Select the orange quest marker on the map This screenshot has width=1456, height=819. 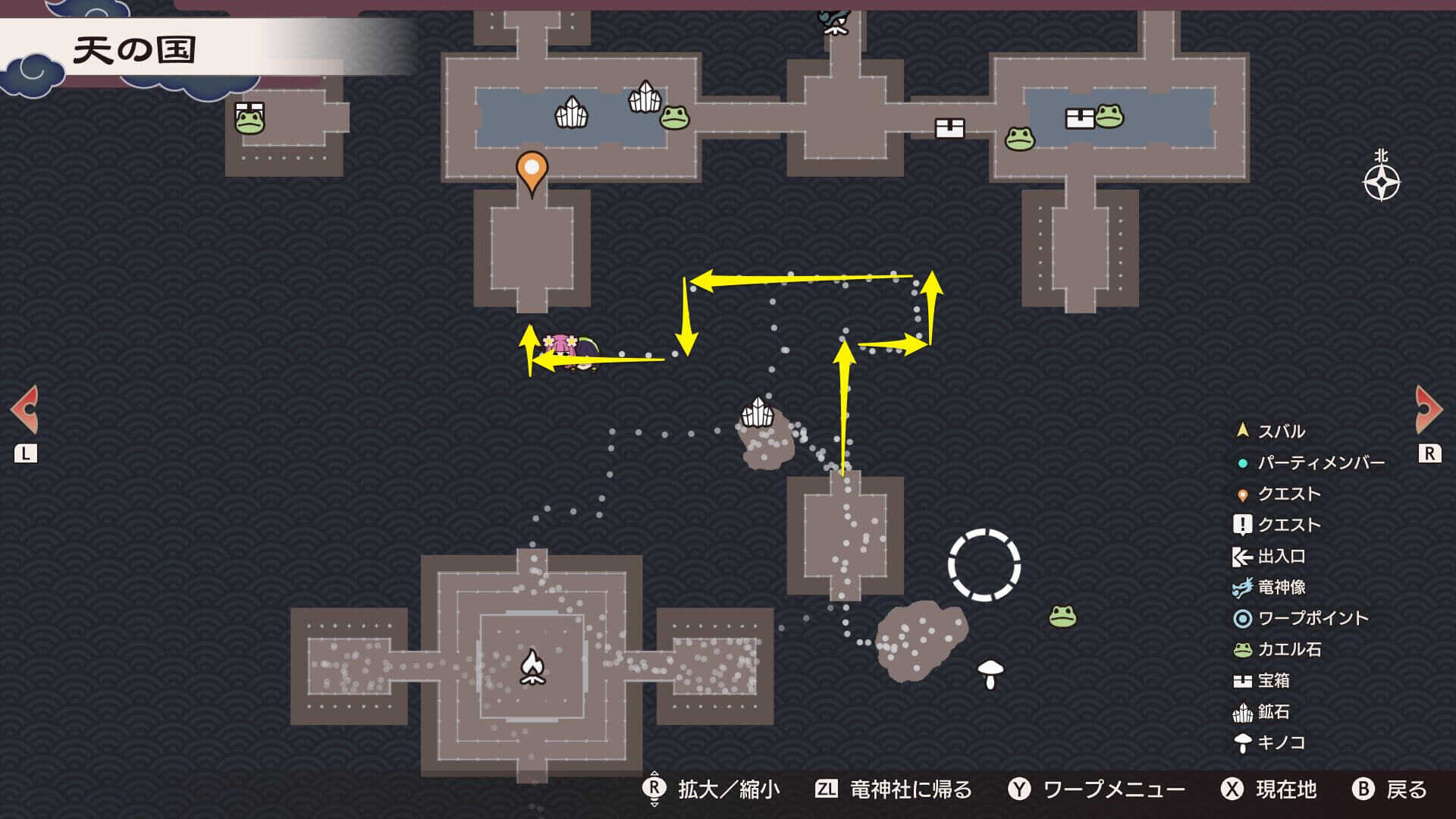pyautogui.click(x=531, y=168)
